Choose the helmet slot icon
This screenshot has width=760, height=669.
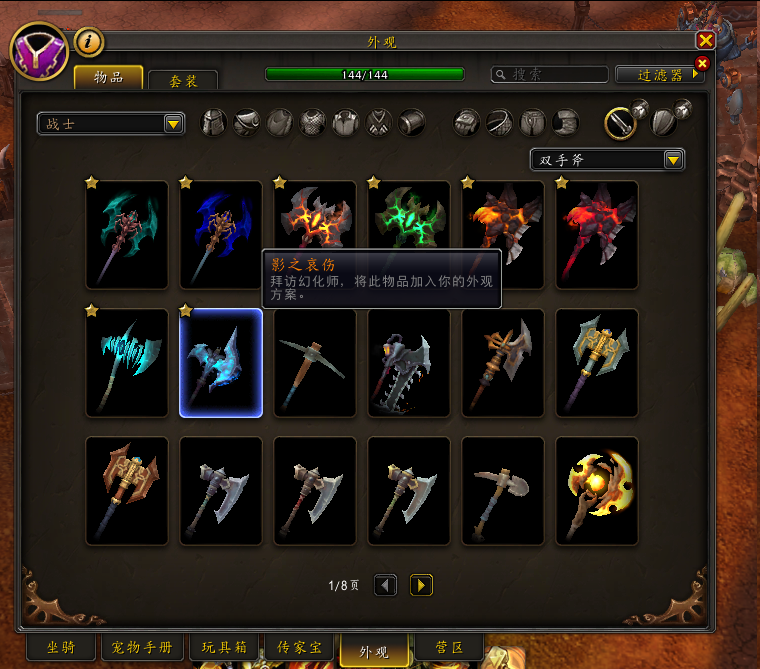(215, 123)
